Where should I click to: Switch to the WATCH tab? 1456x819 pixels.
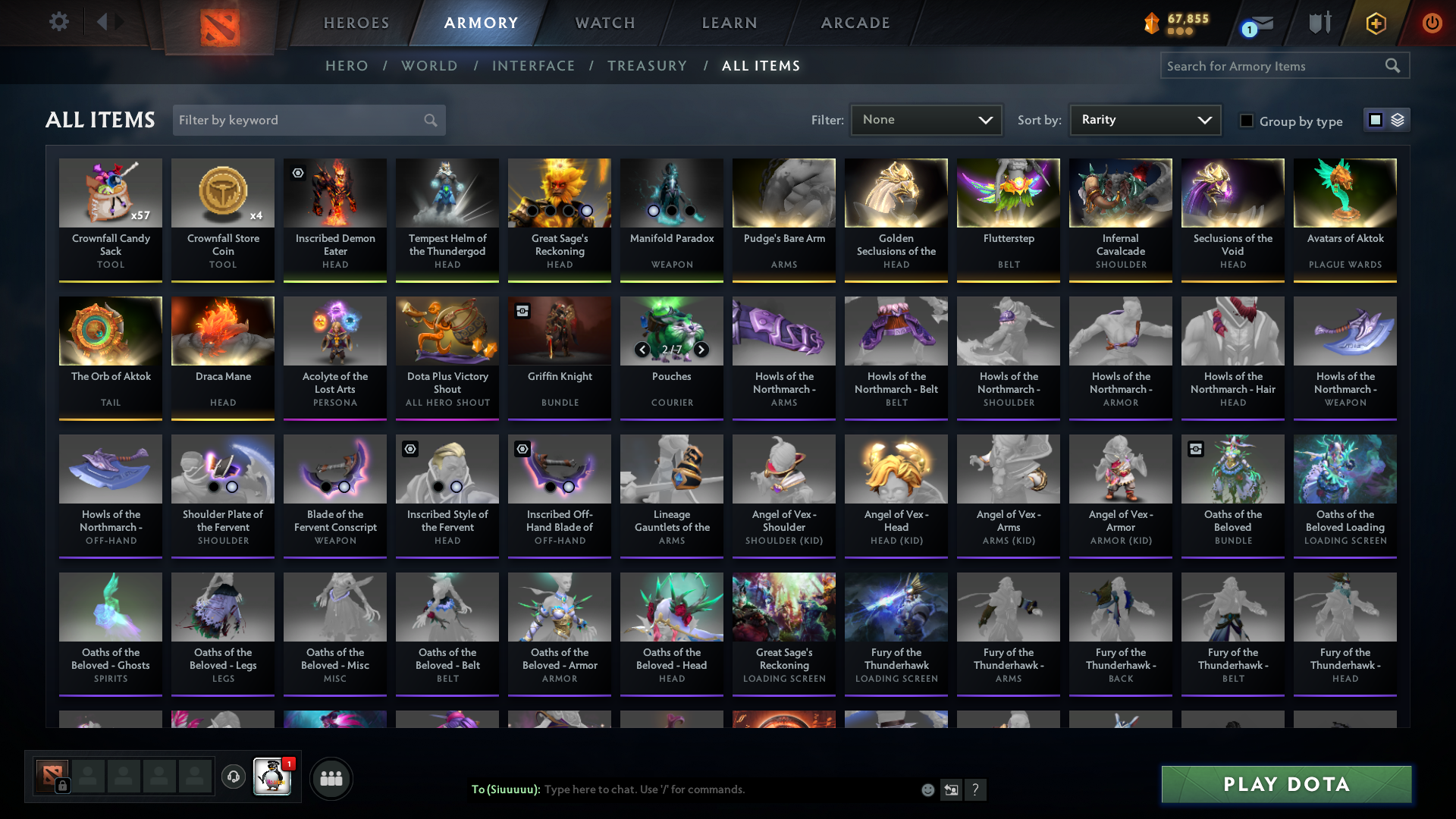[604, 23]
